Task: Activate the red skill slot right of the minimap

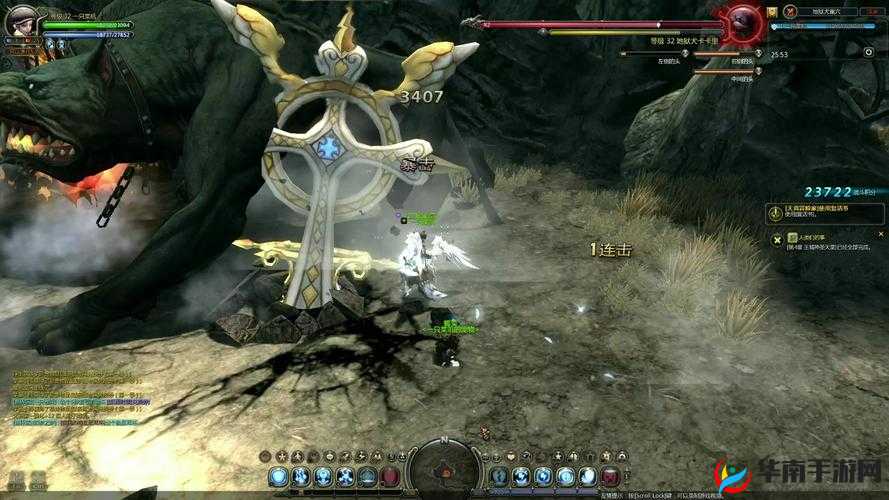Action: click(610, 477)
